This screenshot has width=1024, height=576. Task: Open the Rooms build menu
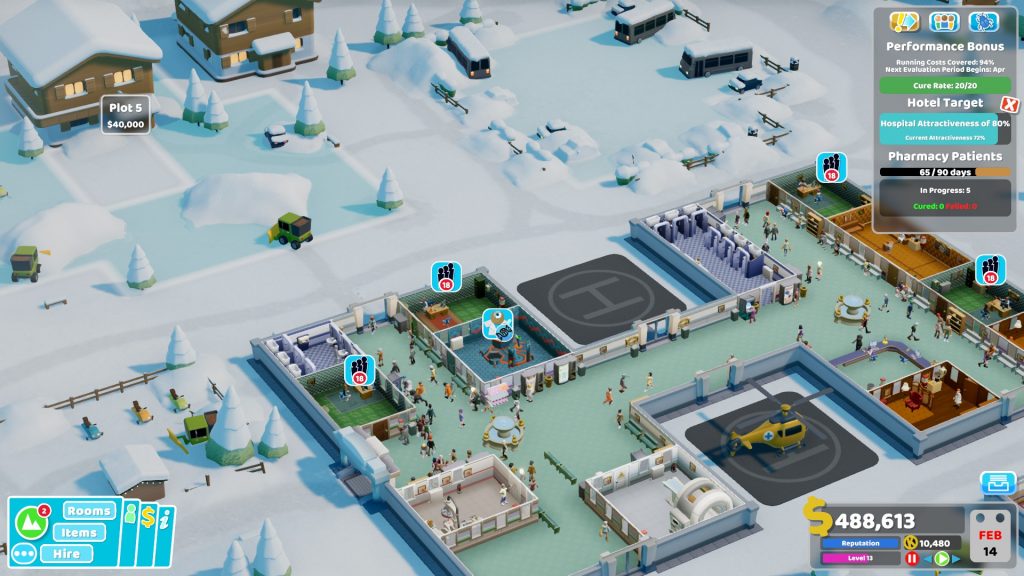point(89,510)
